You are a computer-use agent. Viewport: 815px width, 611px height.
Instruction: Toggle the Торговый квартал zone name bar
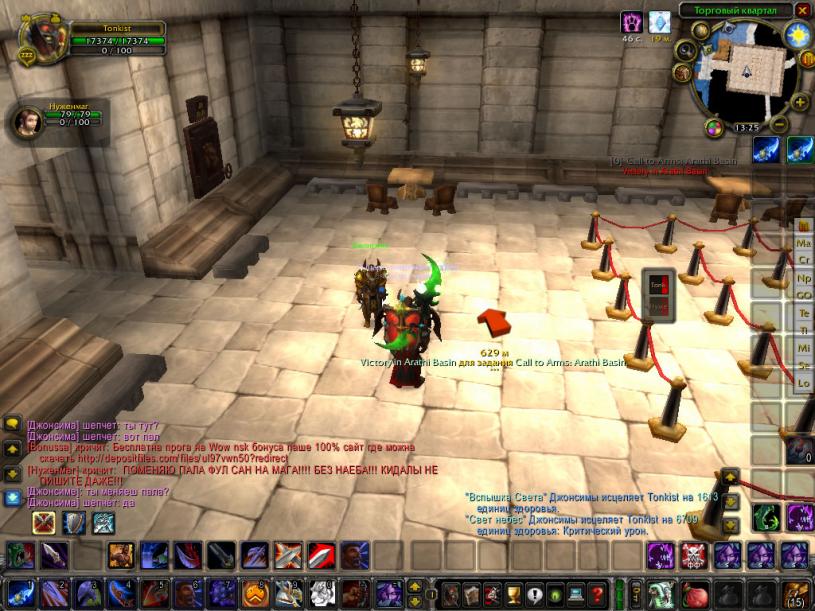(x=735, y=10)
